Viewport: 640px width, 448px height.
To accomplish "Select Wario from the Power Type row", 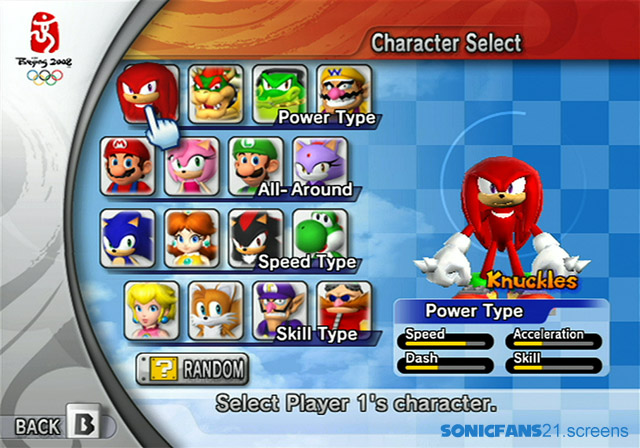I will coord(345,90).
